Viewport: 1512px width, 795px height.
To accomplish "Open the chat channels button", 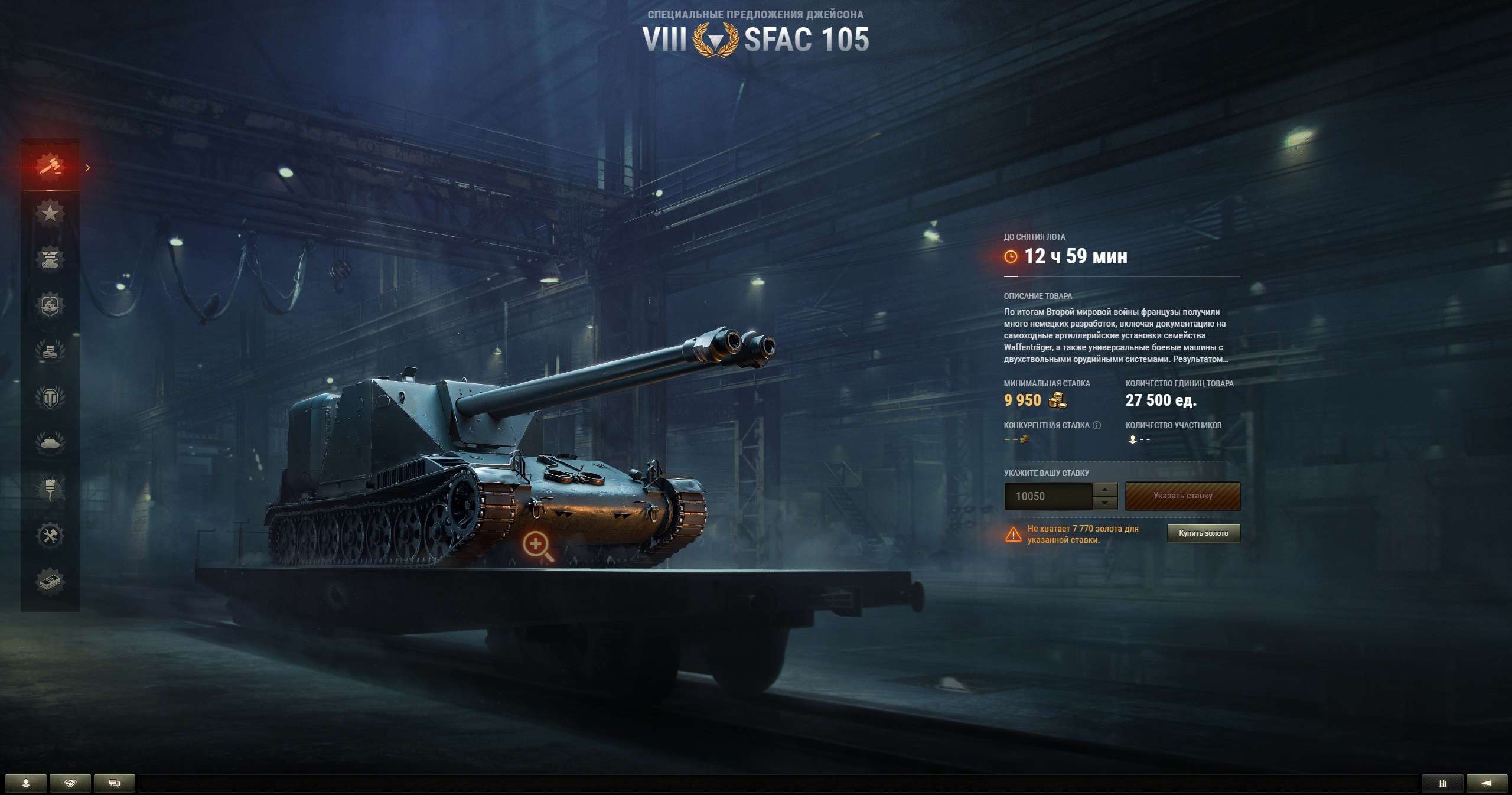I will pos(115,783).
